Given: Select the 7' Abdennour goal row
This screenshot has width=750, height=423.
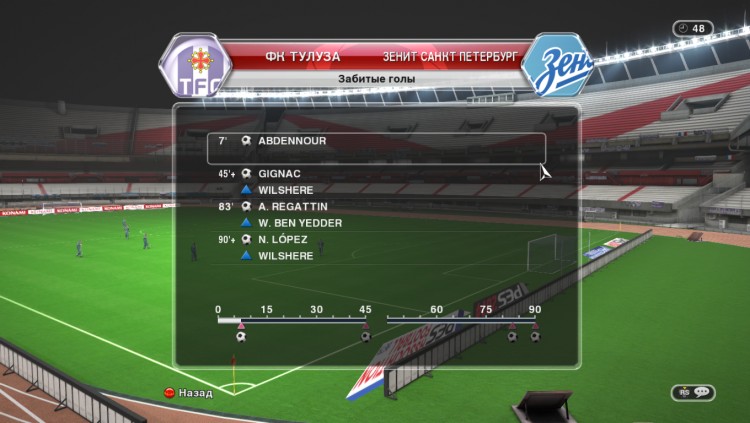Looking at the screenshot, I should pos(376,142).
